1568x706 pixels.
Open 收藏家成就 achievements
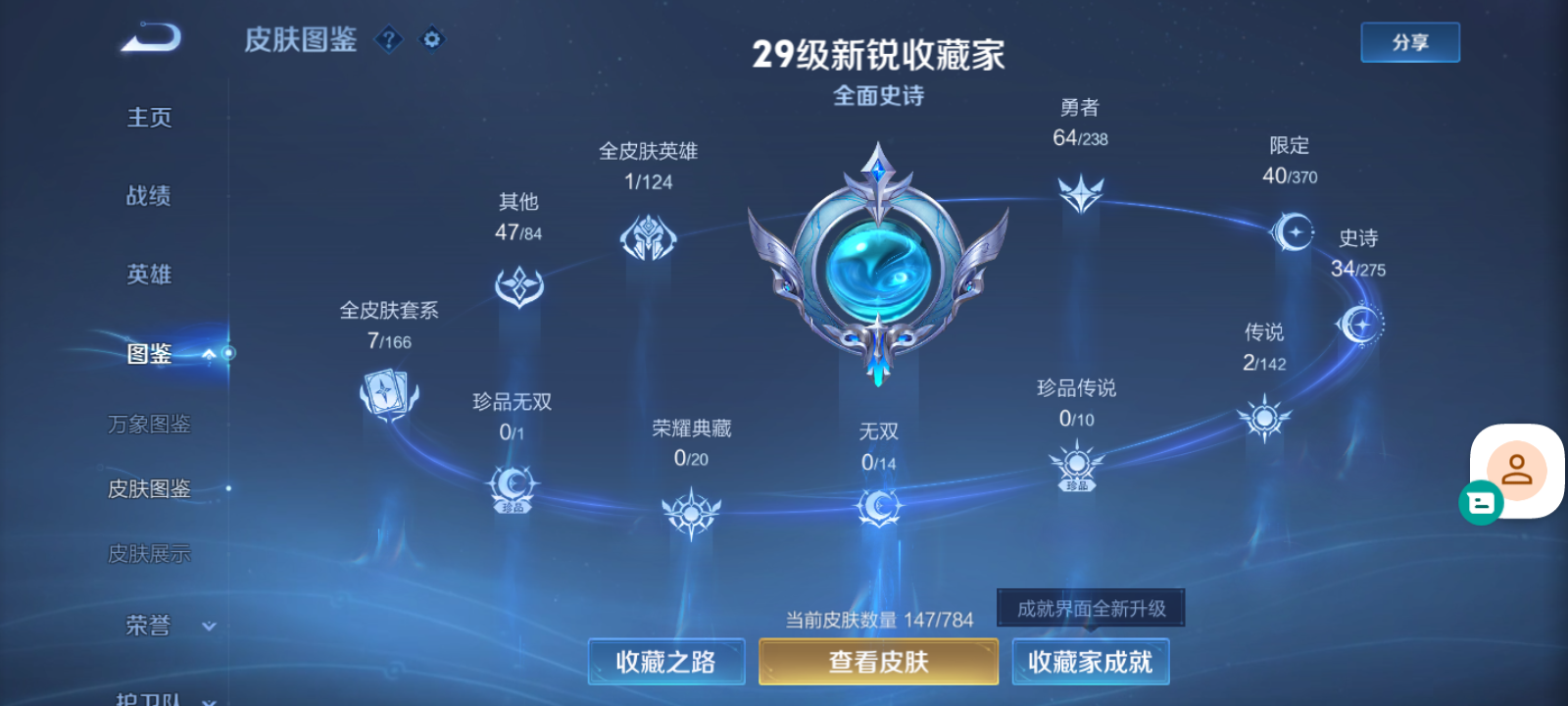click(1090, 662)
